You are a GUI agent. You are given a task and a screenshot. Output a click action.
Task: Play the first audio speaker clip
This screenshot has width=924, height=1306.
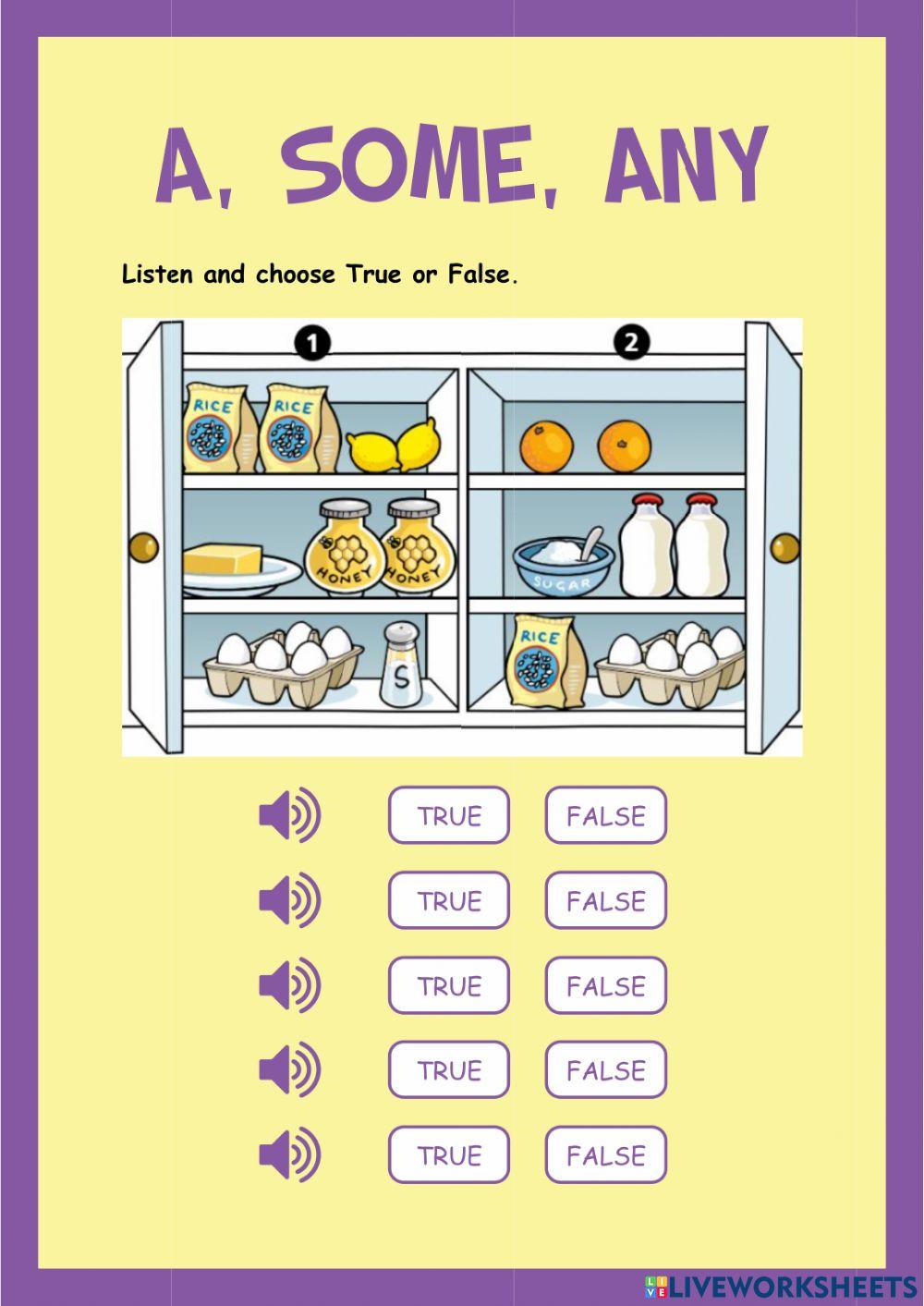pyautogui.click(x=289, y=815)
